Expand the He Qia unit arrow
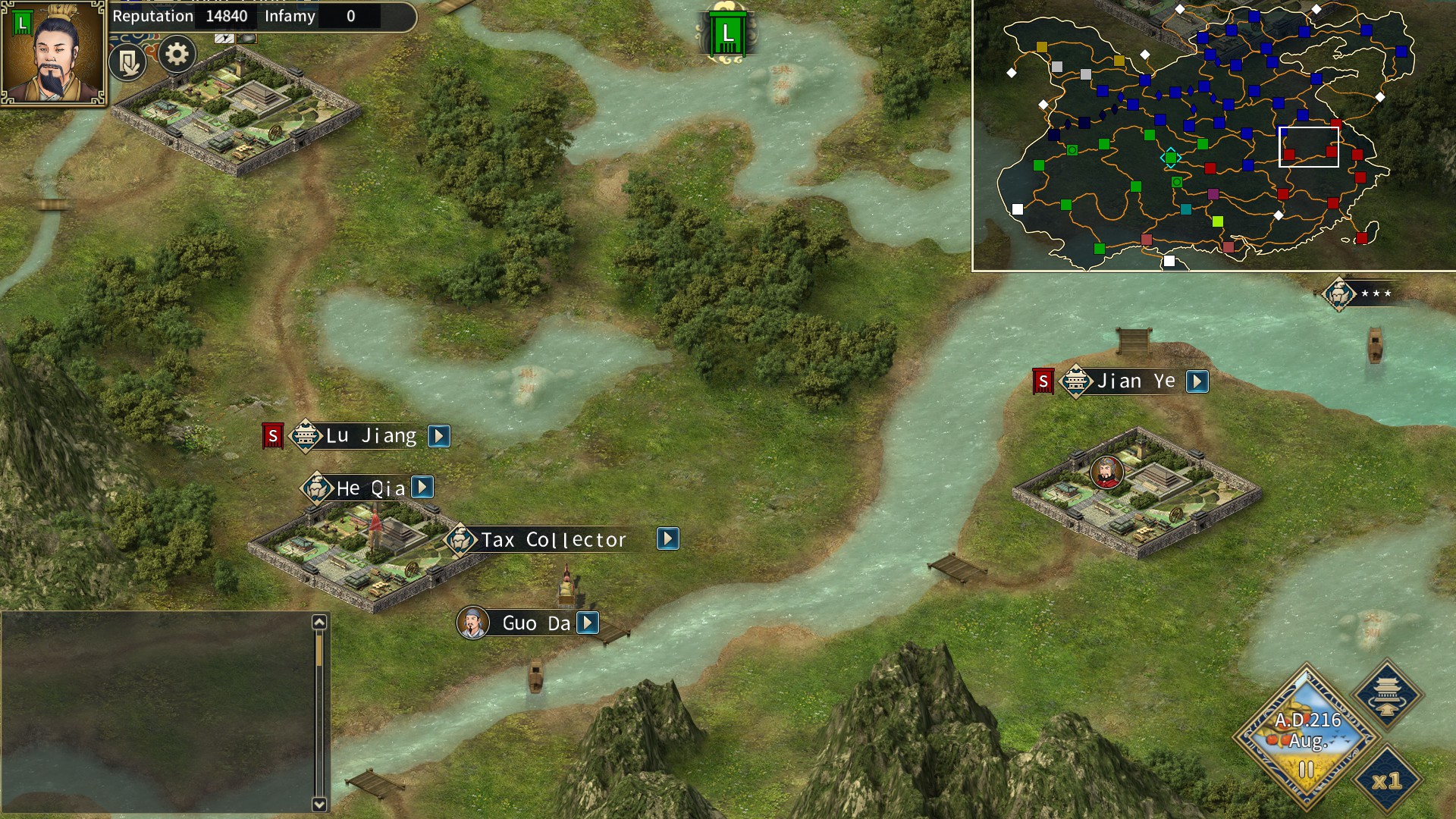 click(422, 487)
